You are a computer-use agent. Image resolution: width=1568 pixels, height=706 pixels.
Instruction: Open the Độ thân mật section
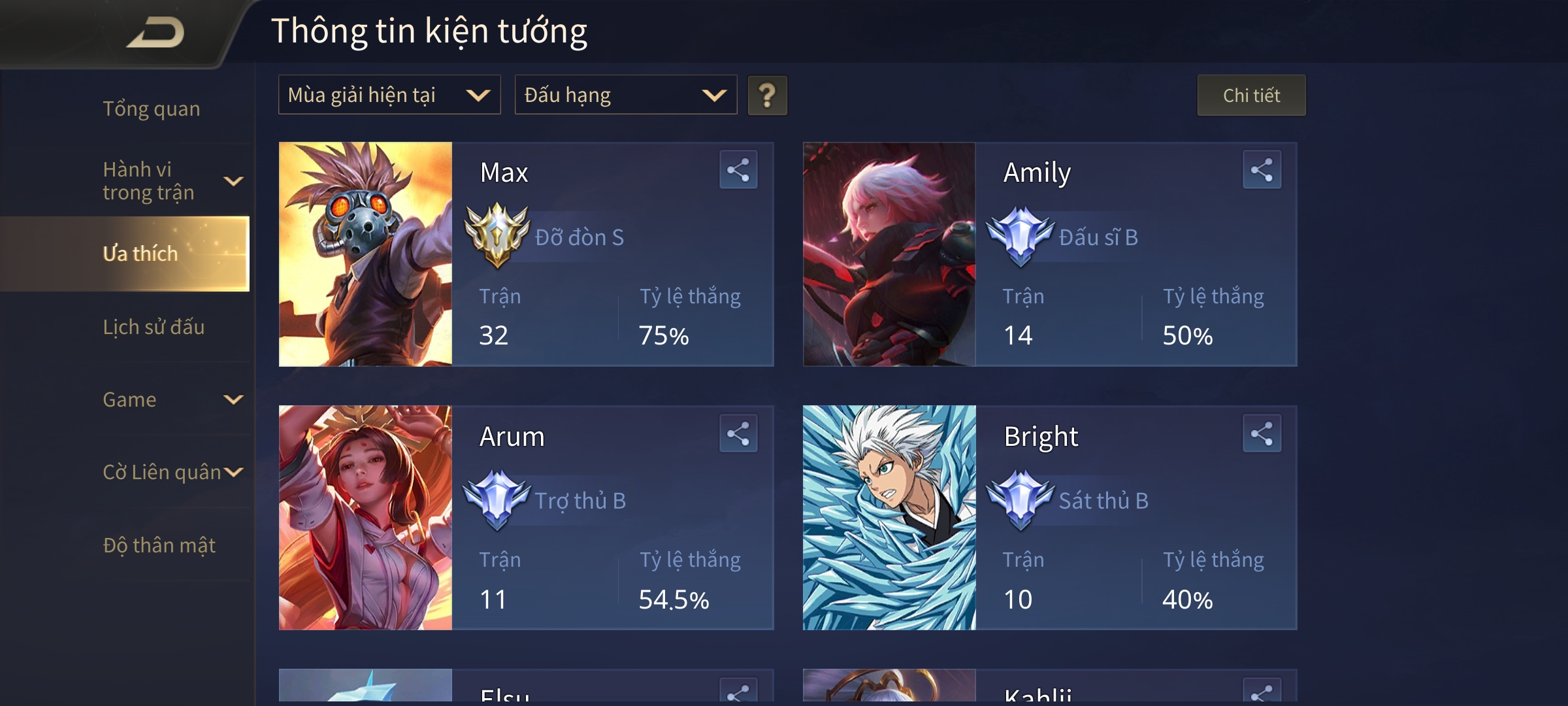pyautogui.click(x=160, y=545)
